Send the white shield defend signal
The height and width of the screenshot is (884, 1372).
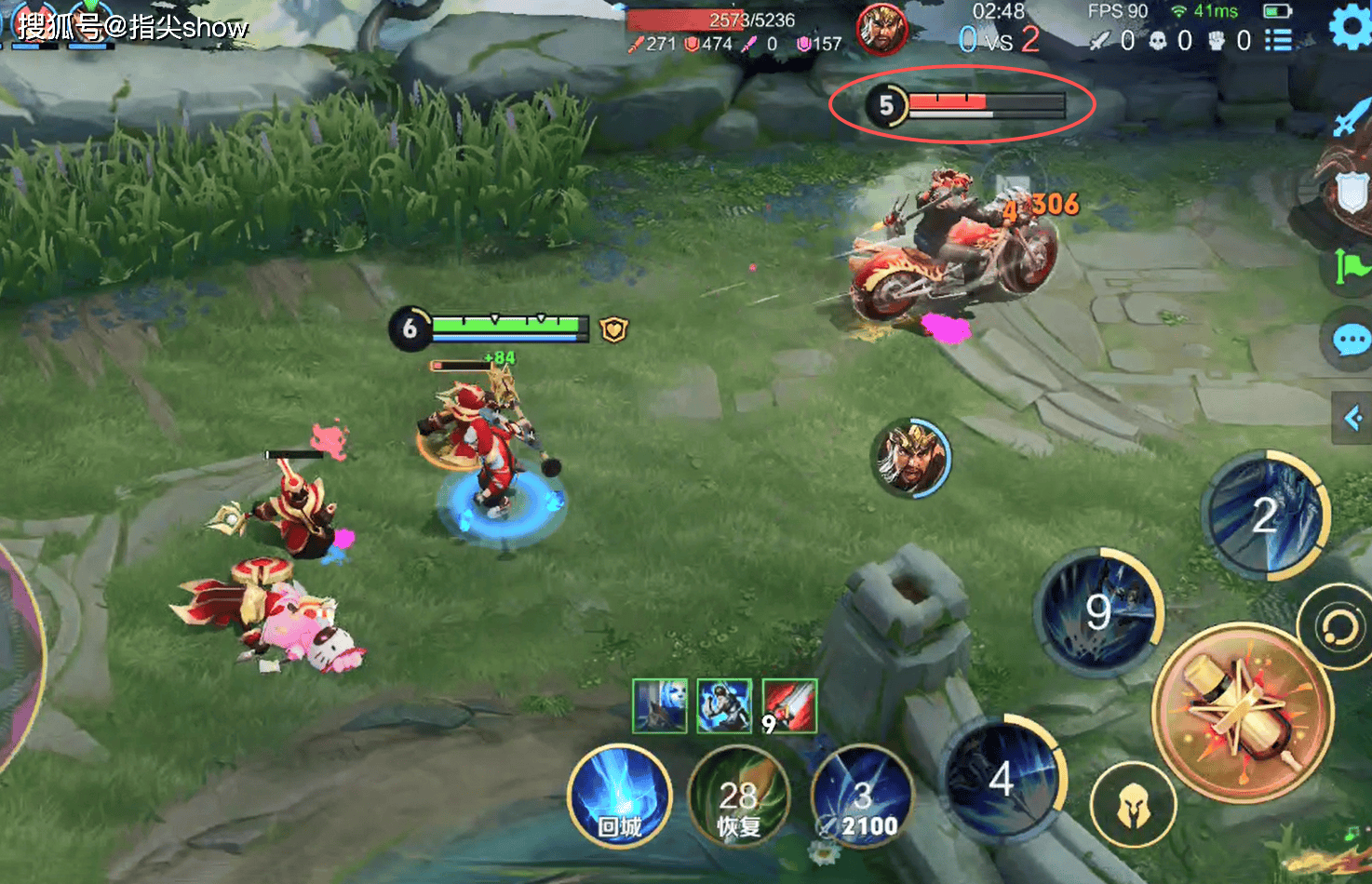click(1350, 194)
